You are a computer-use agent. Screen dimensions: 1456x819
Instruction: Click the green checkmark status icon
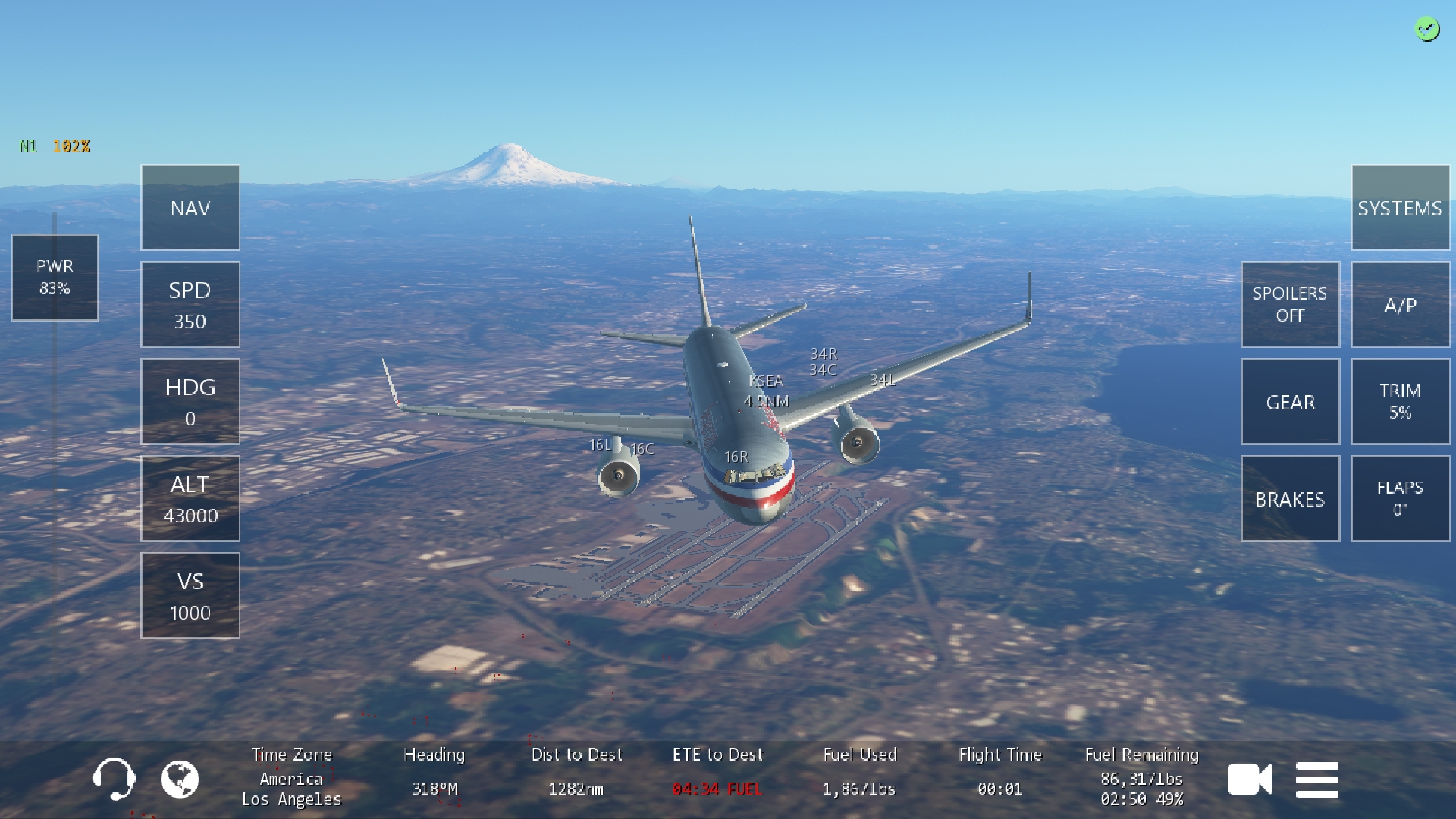(1427, 30)
